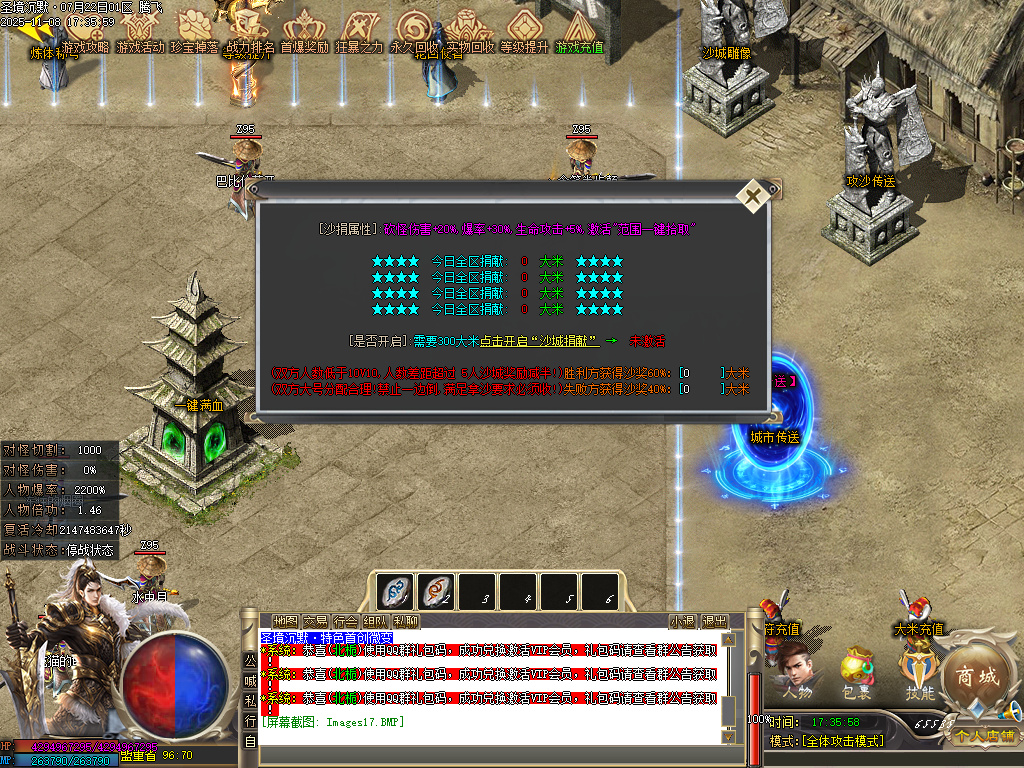Open the 人物 character panel
1024x768 pixels.
[797, 671]
